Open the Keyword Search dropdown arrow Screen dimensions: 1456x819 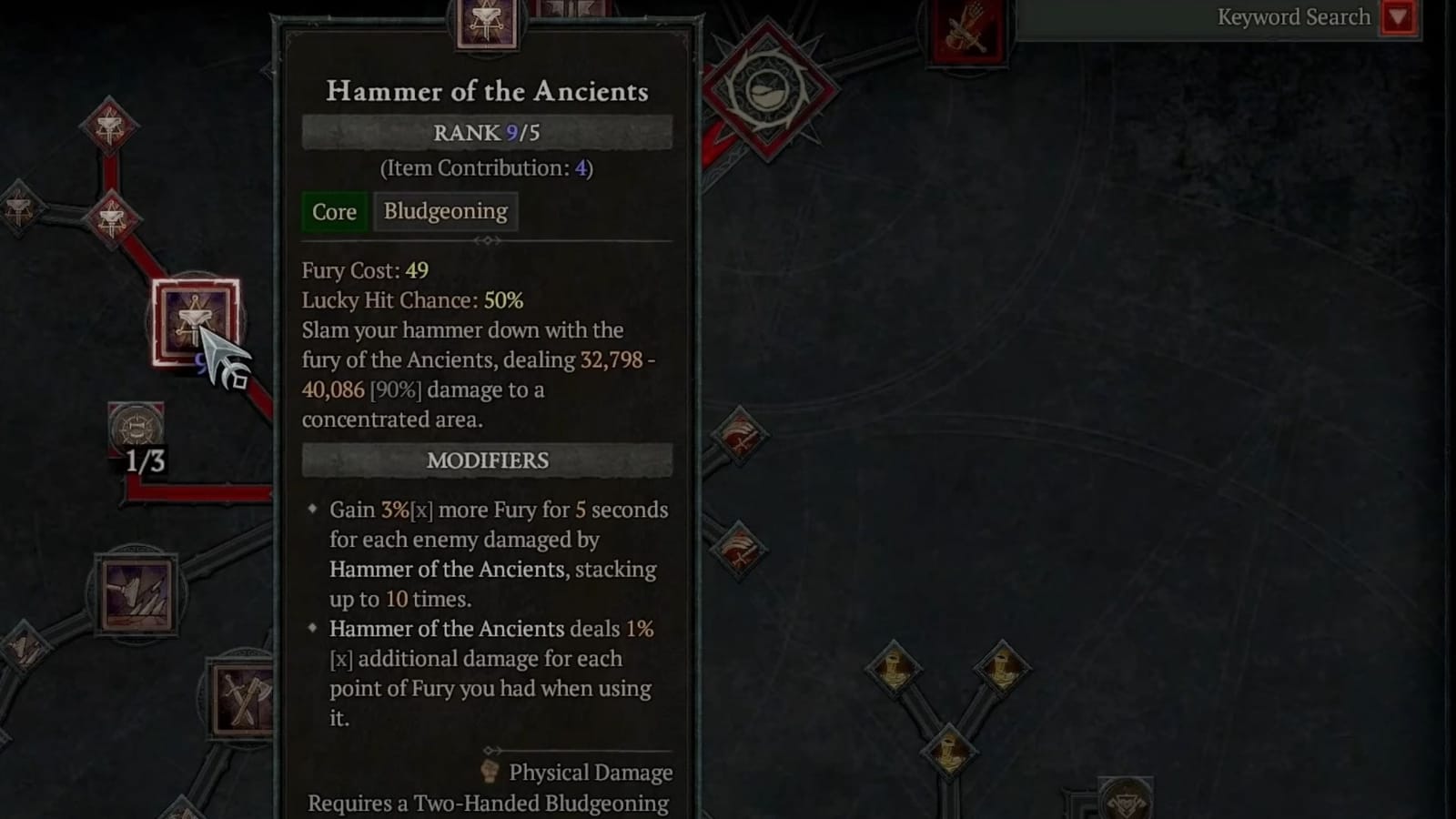(1399, 16)
